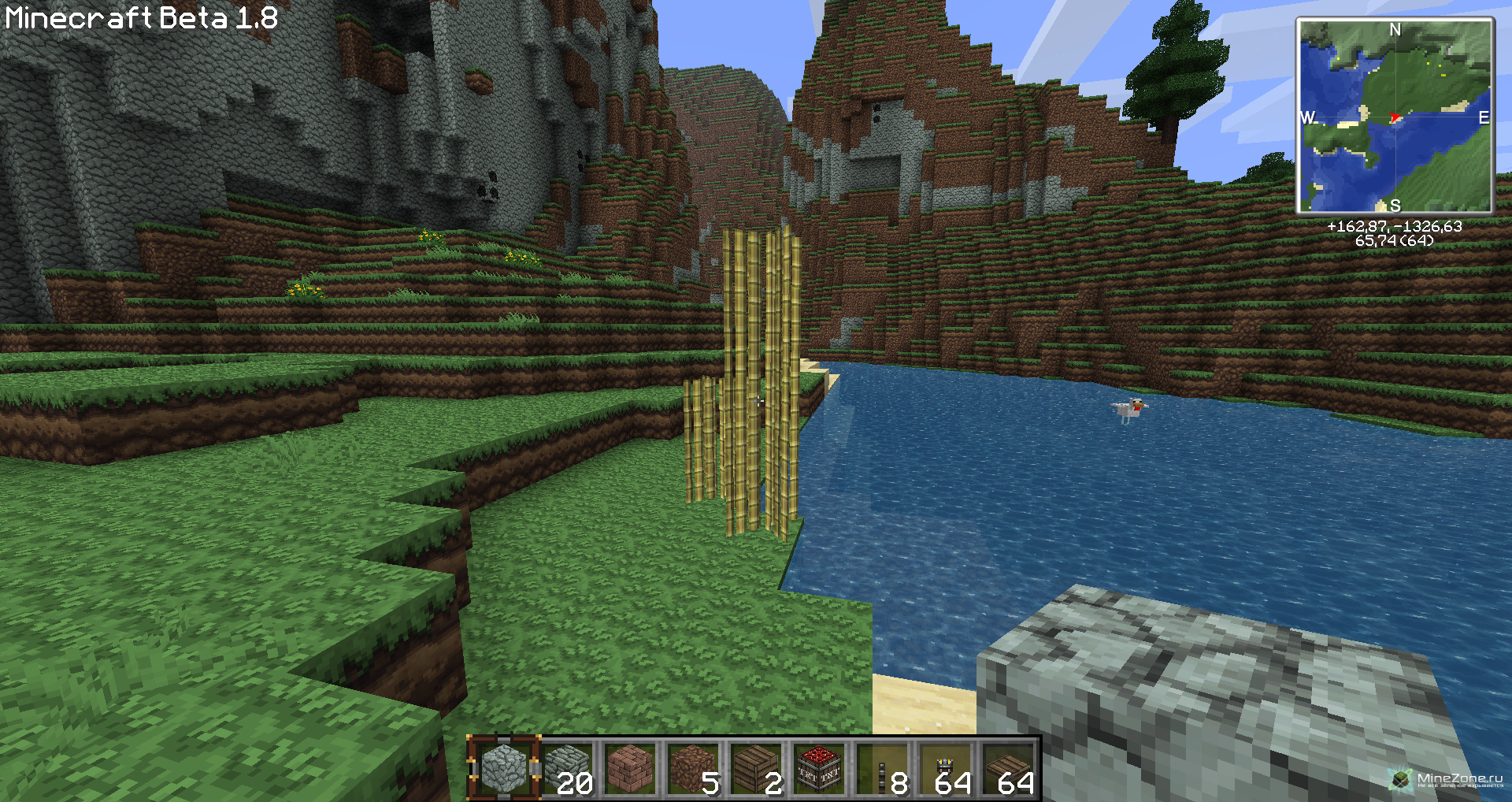Select the cobblestone block hotbar slot
The image size is (1512, 802).
tap(503, 768)
